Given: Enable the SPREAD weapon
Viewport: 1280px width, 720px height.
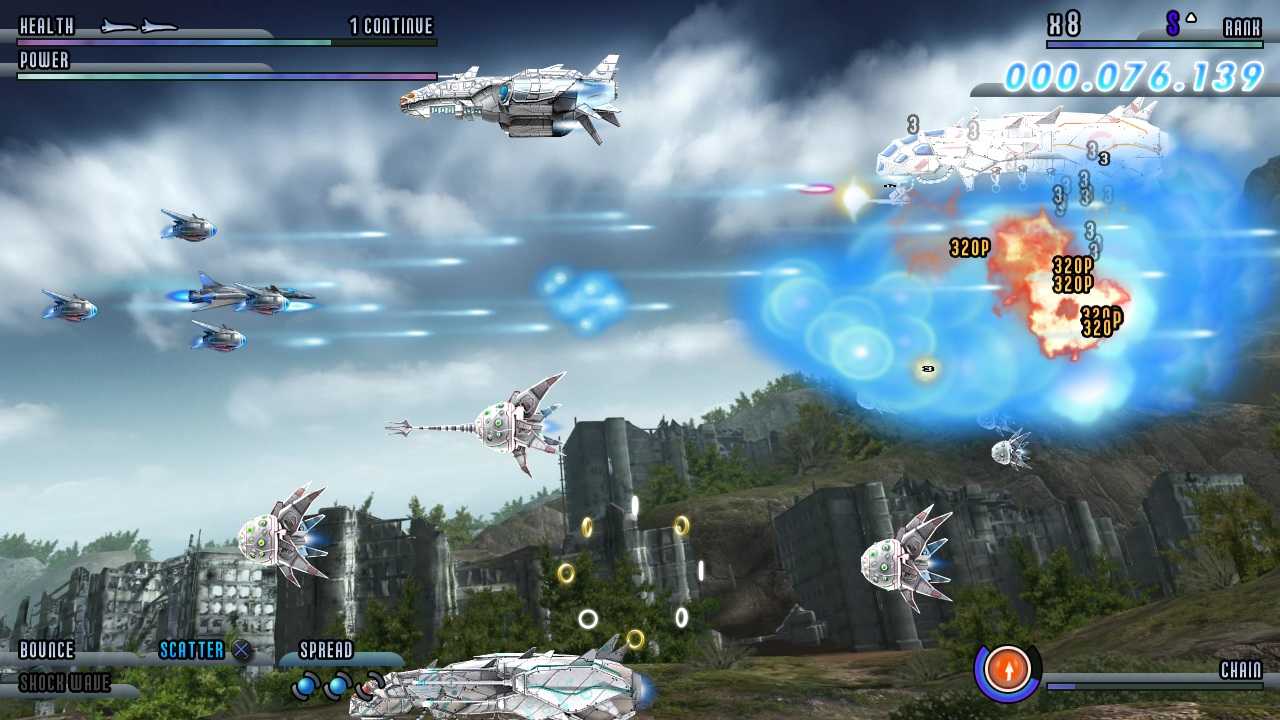Looking at the screenshot, I should pyautogui.click(x=328, y=650).
